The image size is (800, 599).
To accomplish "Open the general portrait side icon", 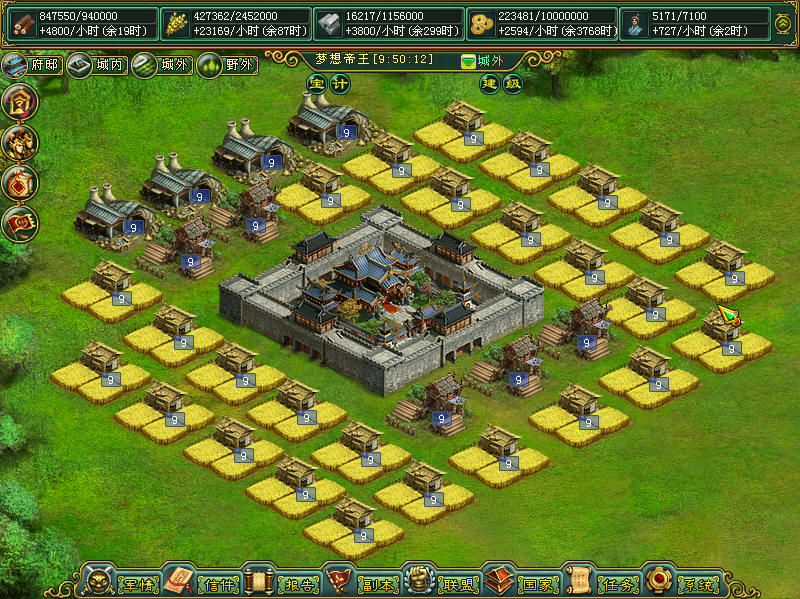I will [19, 140].
